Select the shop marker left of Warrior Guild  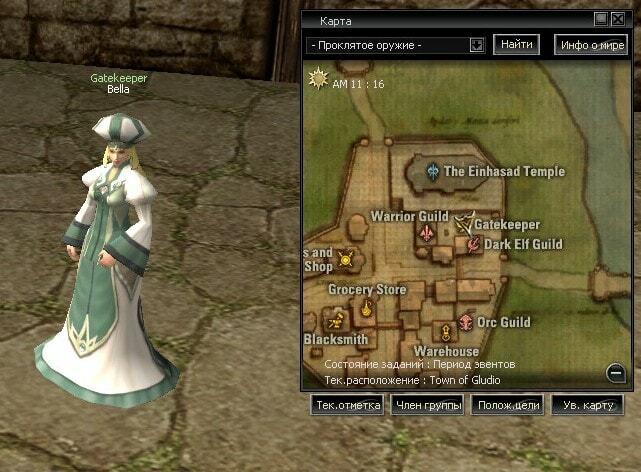(x=347, y=260)
